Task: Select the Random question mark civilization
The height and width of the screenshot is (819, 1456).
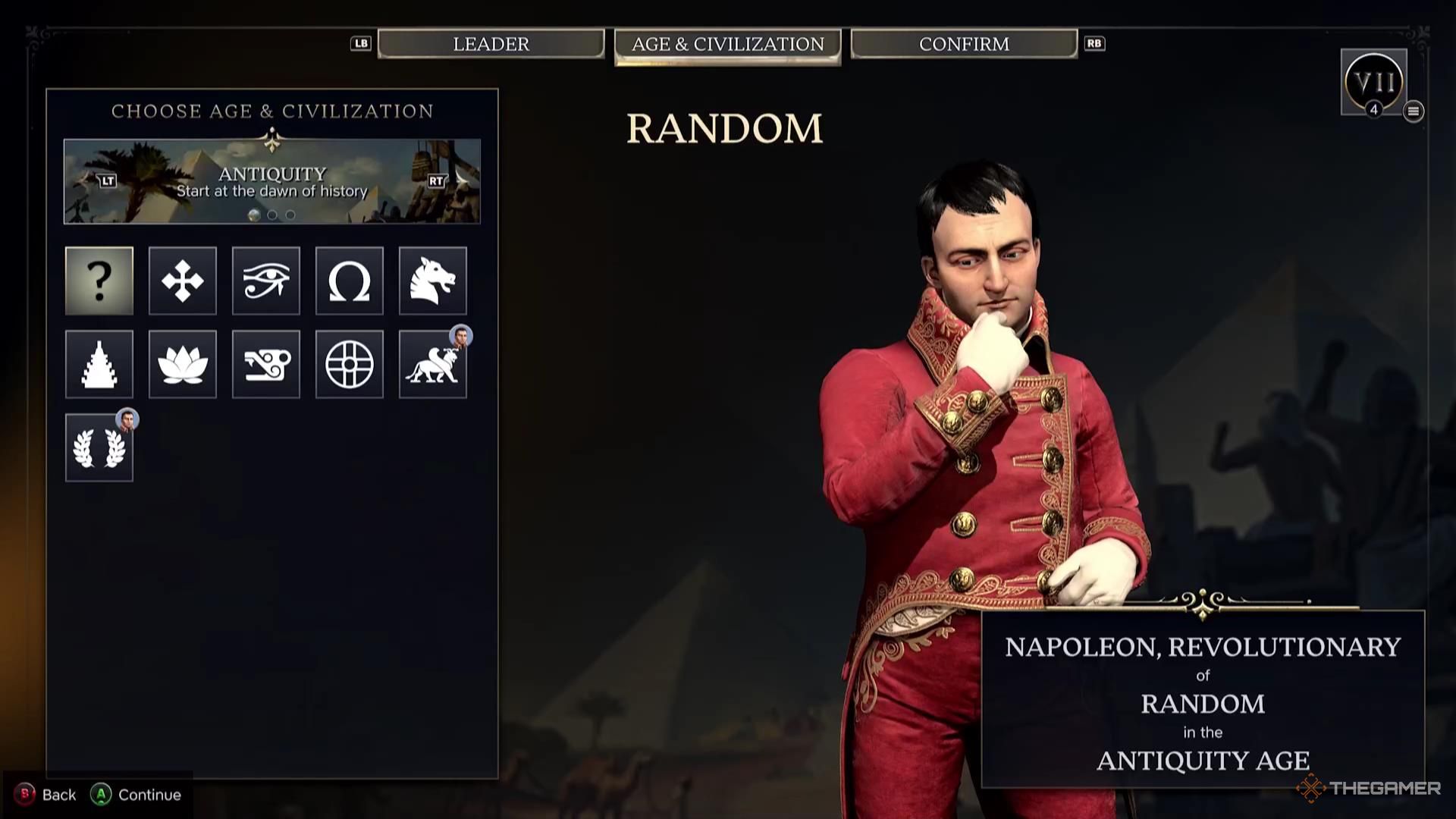Action: tap(99, 281)
